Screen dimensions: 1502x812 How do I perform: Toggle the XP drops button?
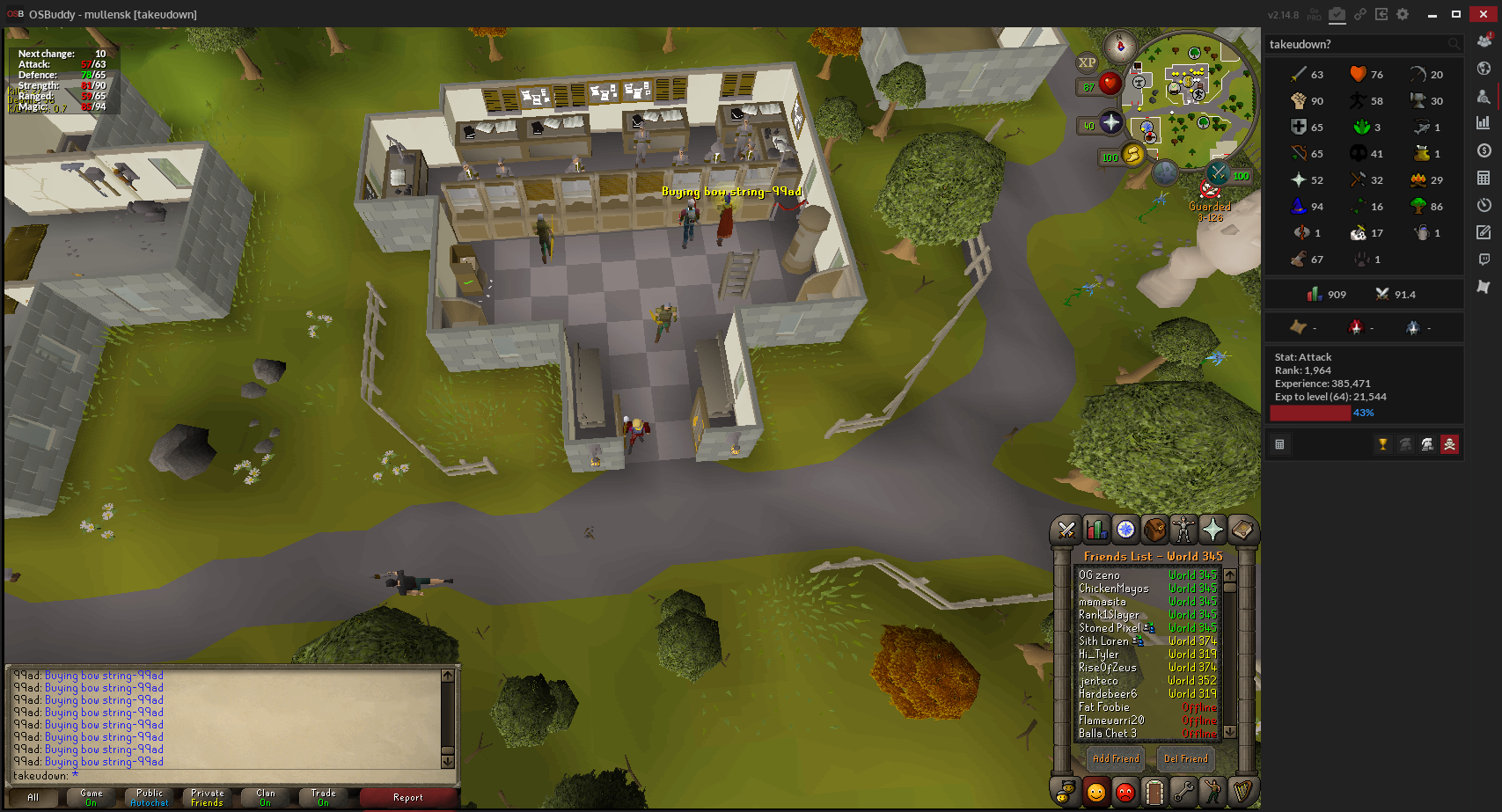coord(1088,62)
